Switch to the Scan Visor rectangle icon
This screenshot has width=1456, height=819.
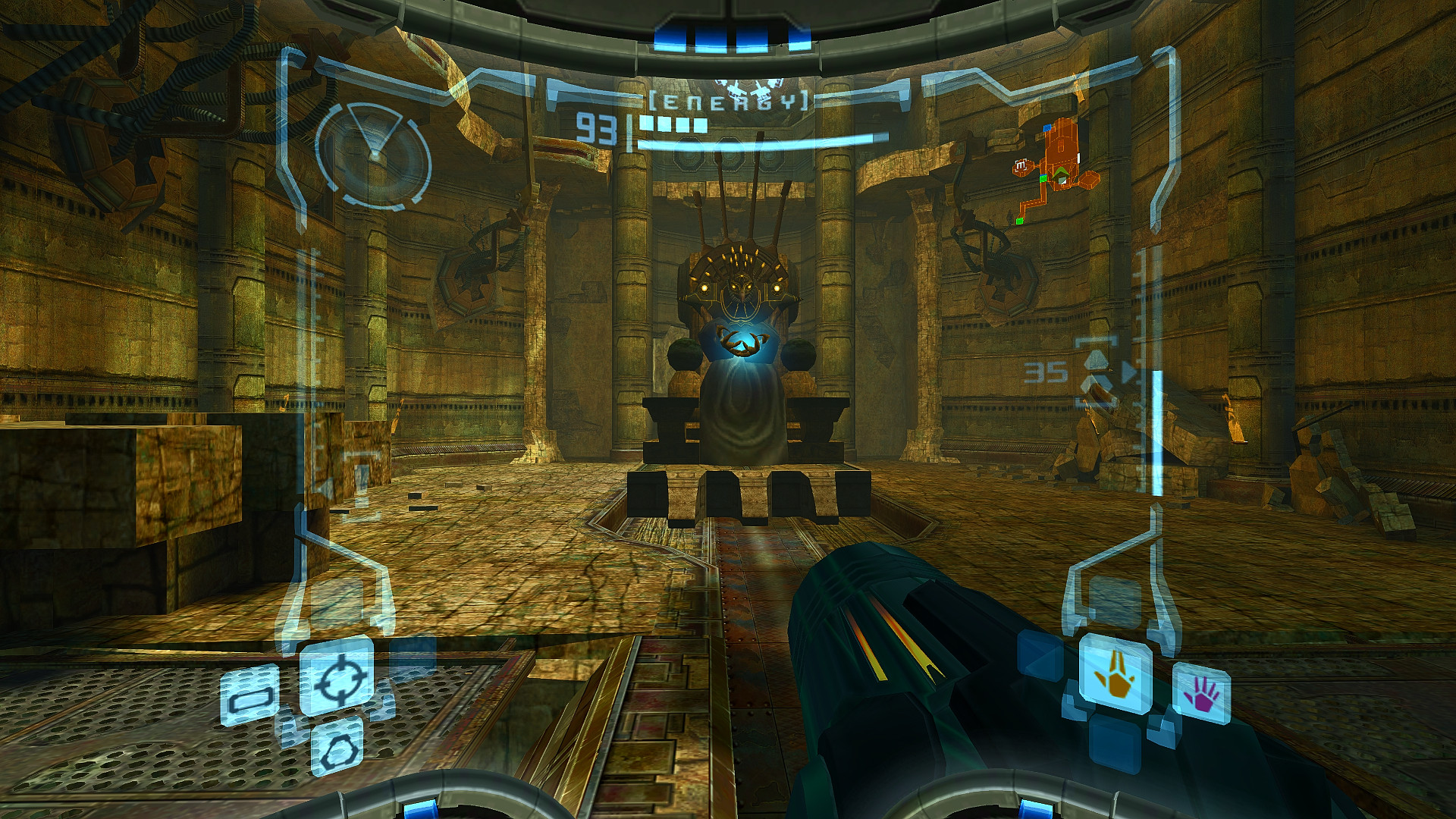pos(249,696)
